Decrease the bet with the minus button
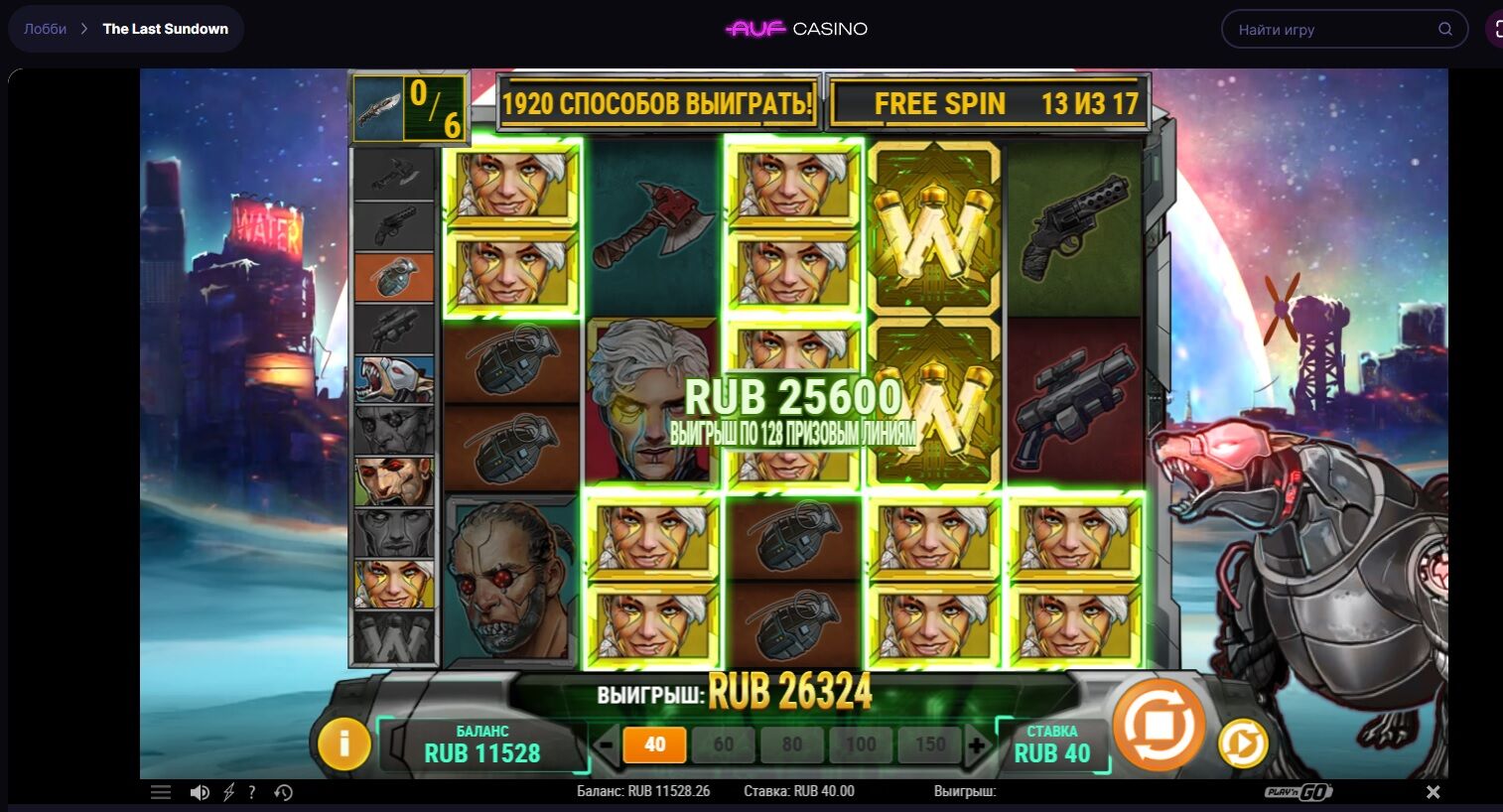Screen dimensions: 1503x812 [x=605, y=744]
